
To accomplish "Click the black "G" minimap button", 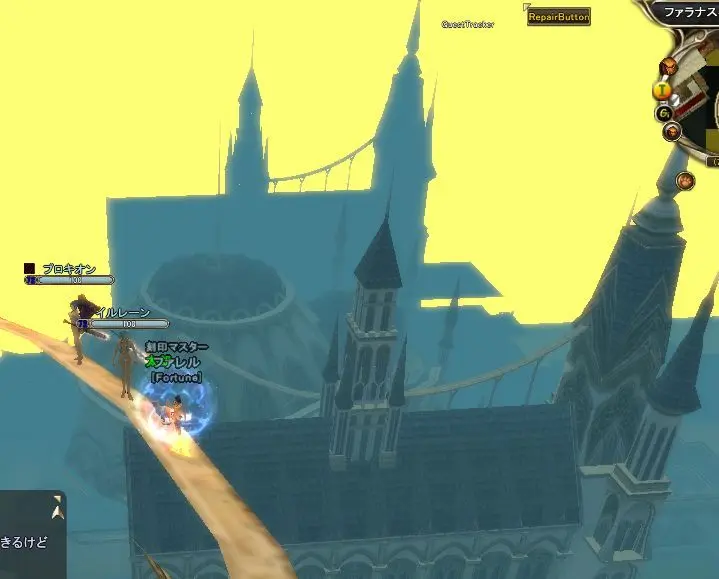I will point(663,113).
